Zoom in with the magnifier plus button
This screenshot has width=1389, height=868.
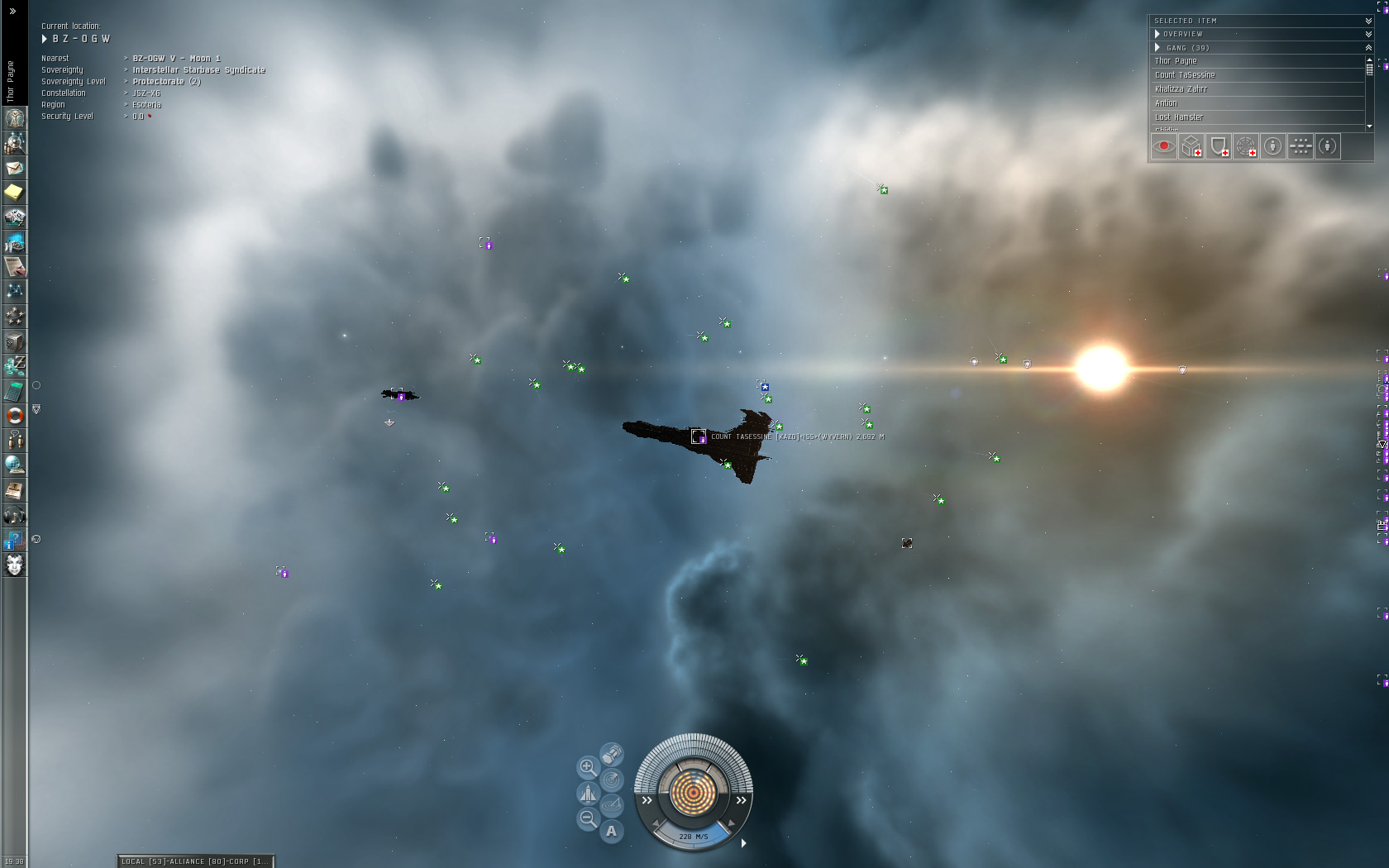[x=587, y=767]
